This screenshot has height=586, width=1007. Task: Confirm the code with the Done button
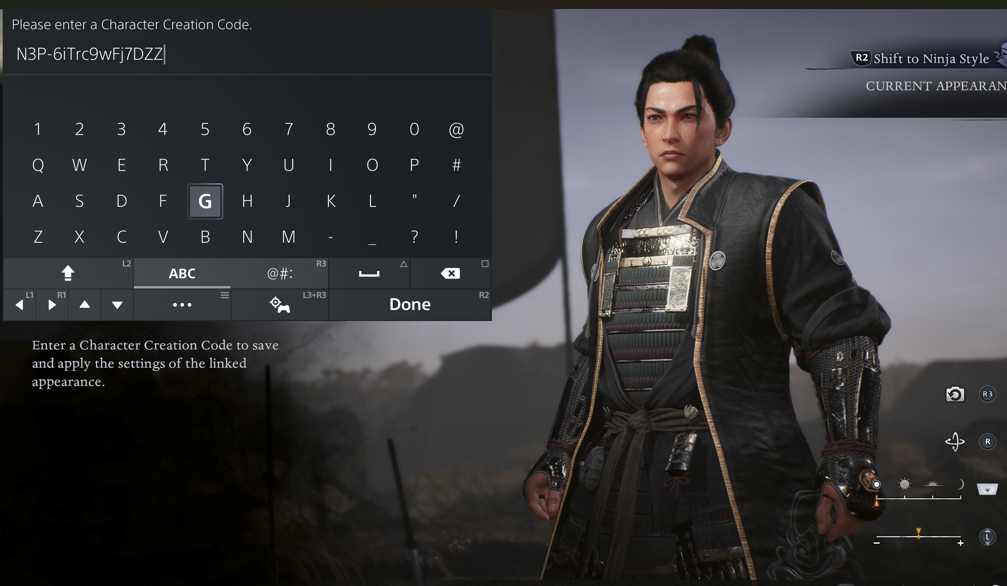[x=409, y=304]
